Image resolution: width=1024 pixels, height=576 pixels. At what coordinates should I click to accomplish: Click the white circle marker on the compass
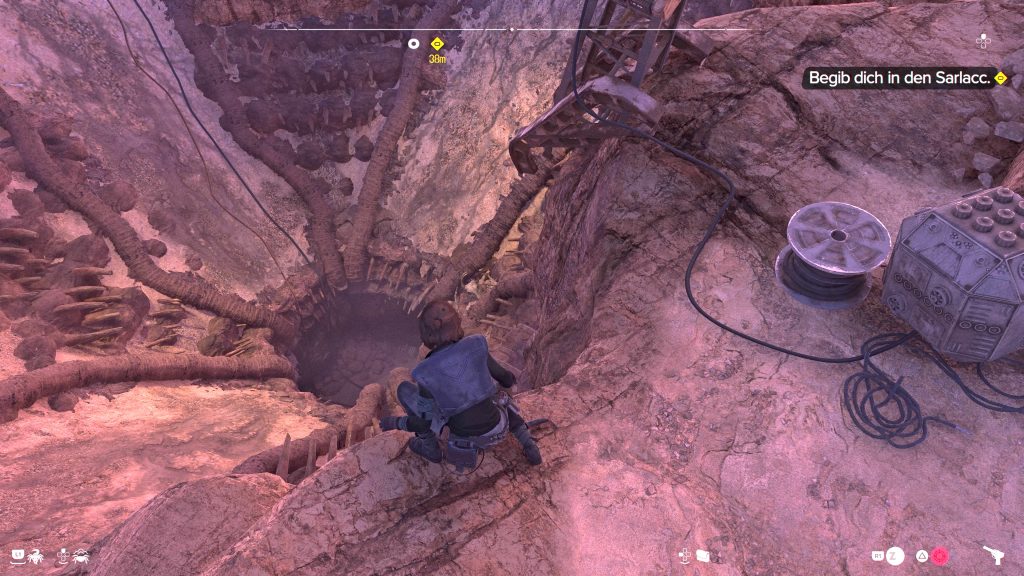tap(413, 43)
